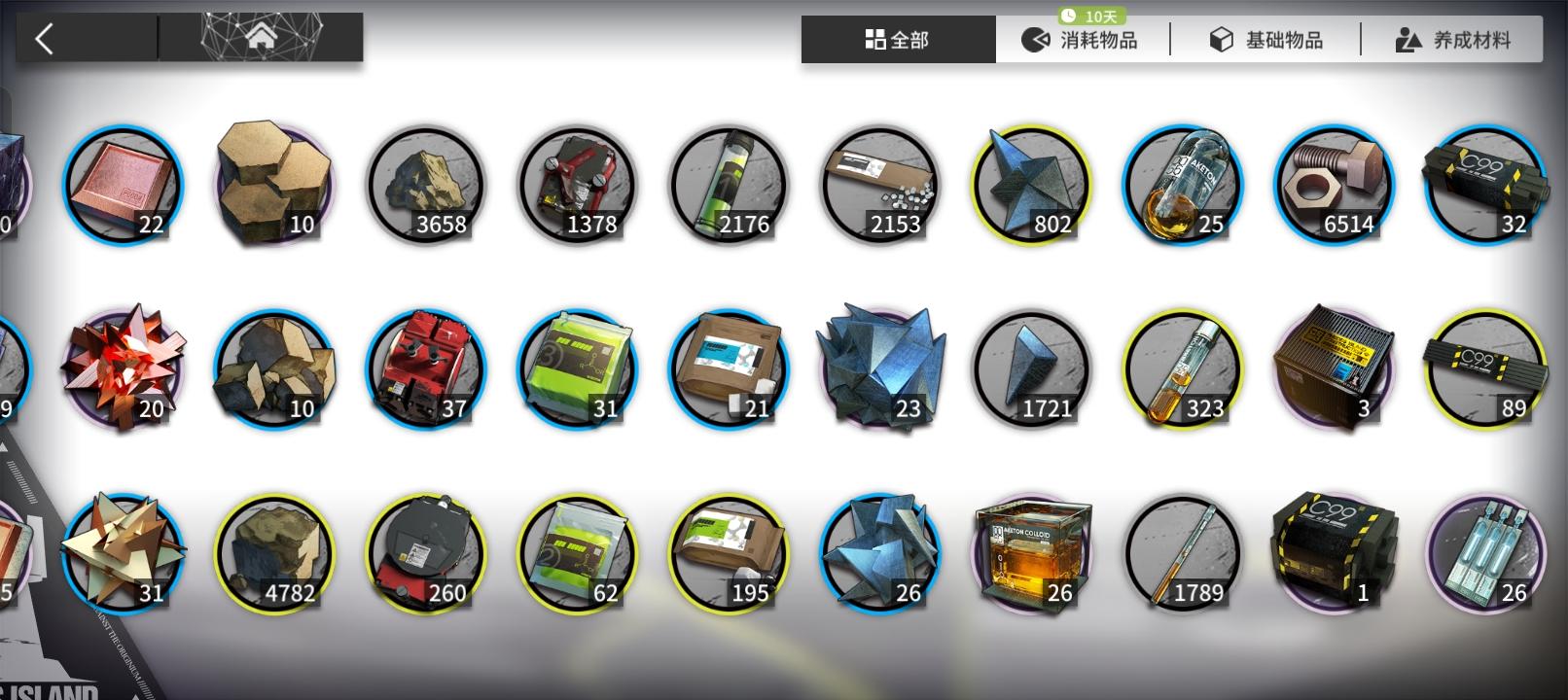
Task: Tap the damaged device item showing 1378
Action: 577,185
